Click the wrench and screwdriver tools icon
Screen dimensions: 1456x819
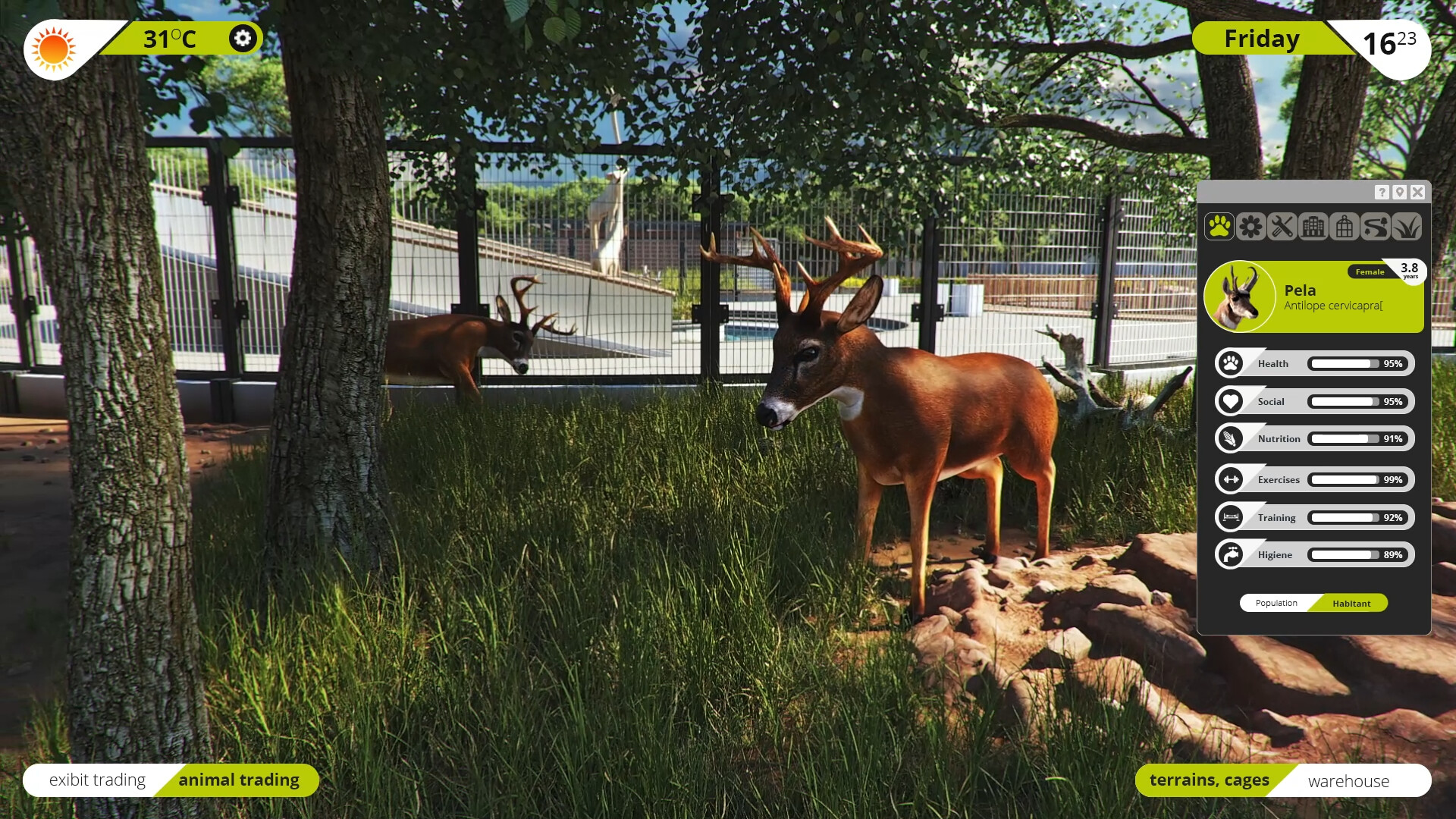click(1282, 227)
